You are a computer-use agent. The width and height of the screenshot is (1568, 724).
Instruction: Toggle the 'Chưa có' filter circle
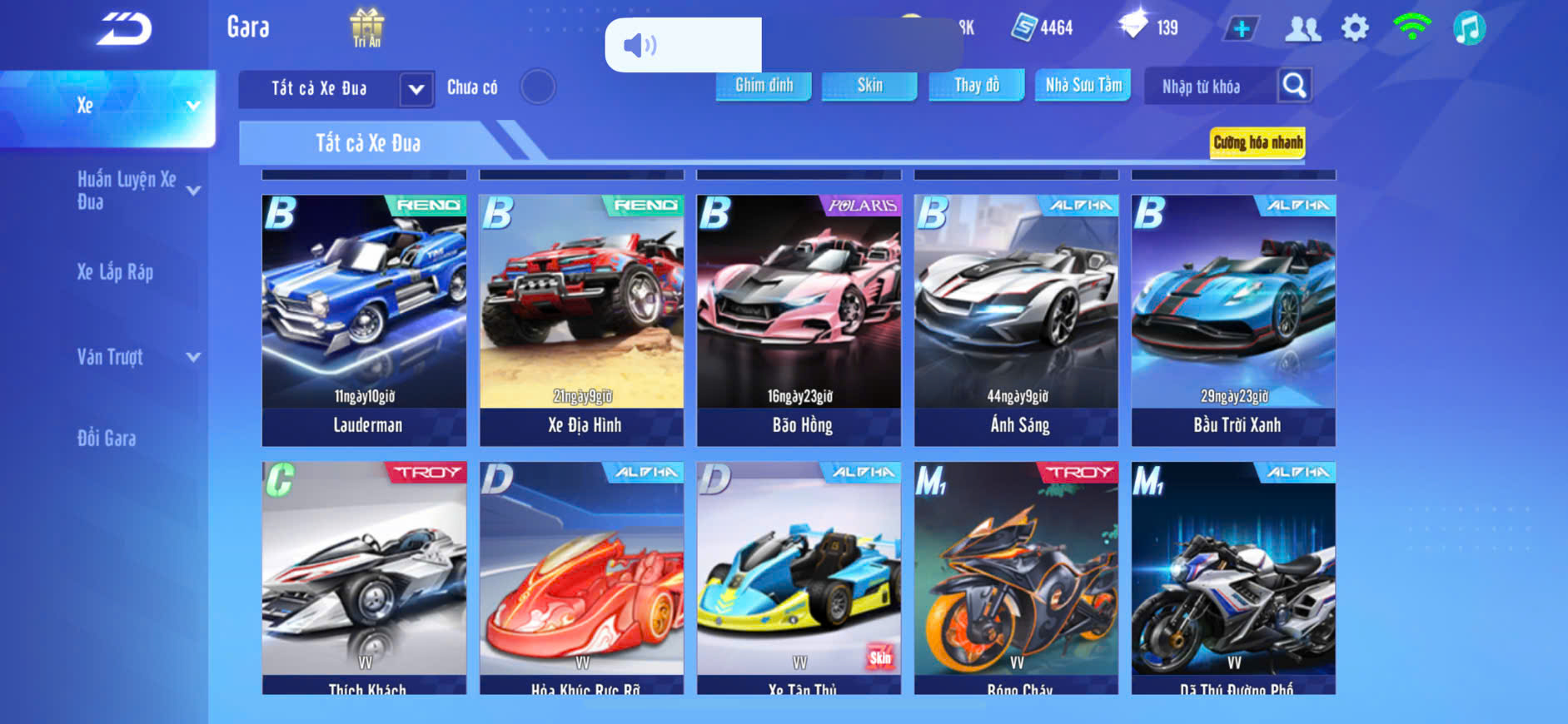[x=538, y=87]
